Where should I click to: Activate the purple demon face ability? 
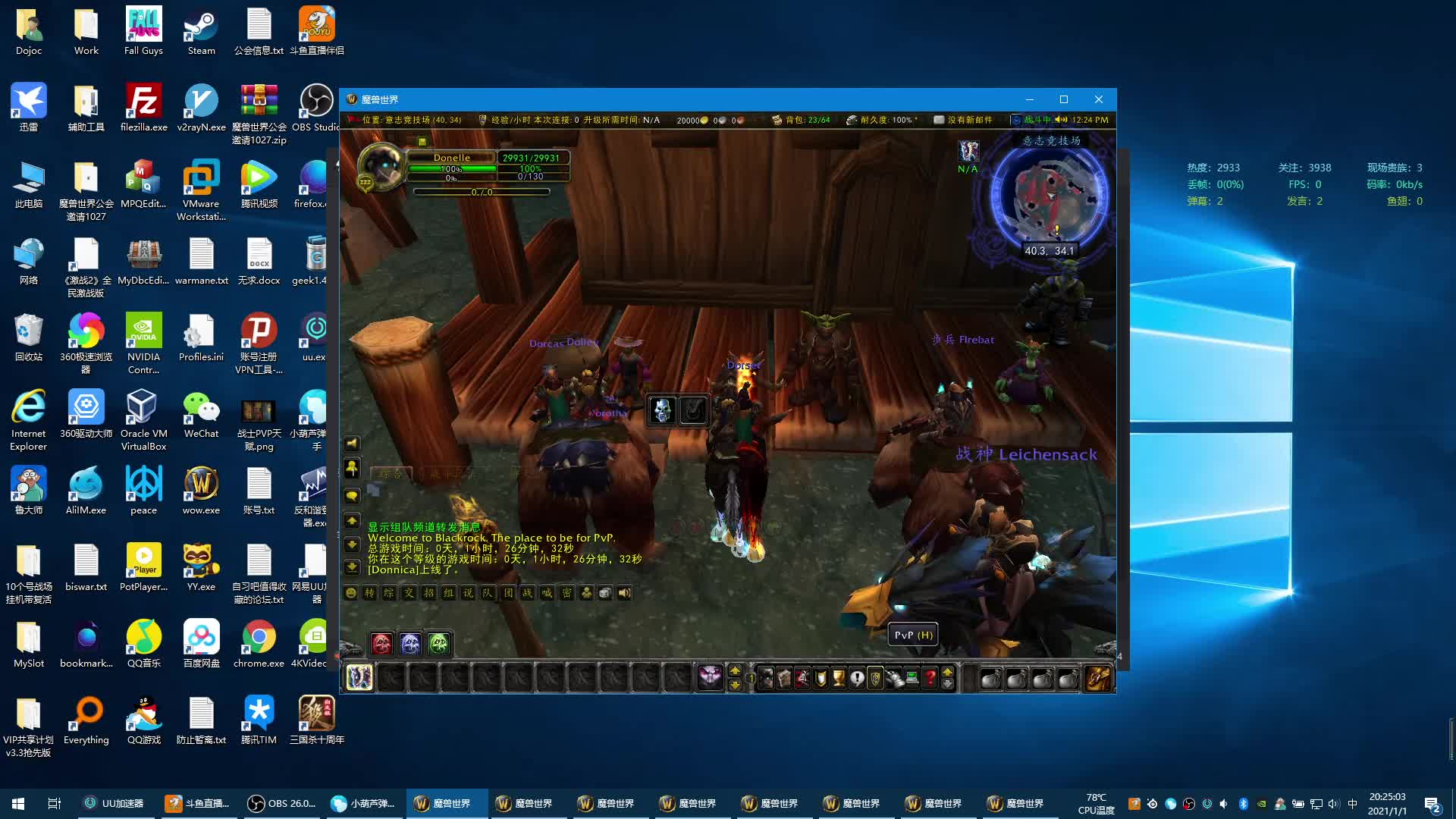[x=711, y=677]
